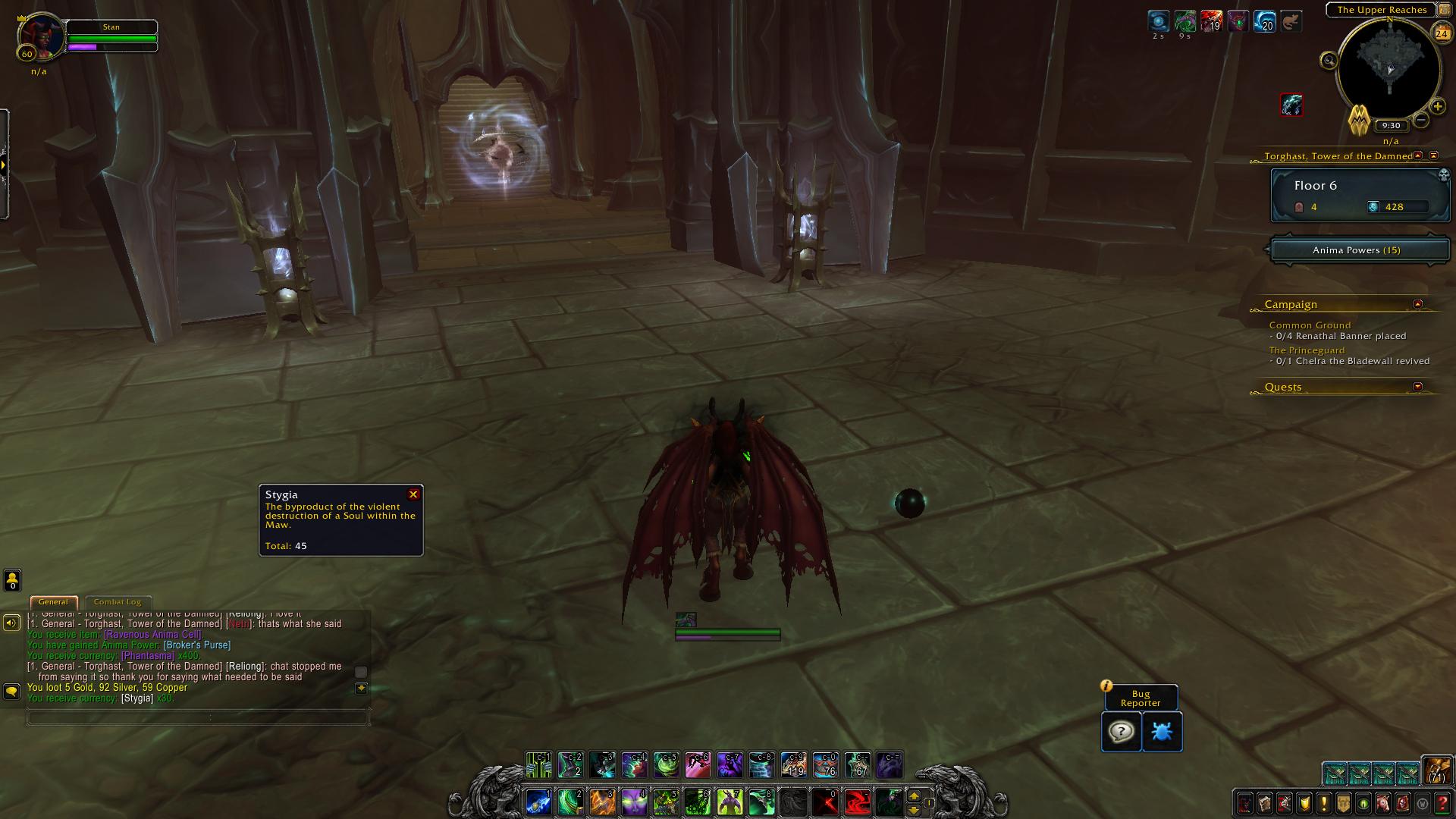Switch to the Combat Log chat tab
The width and height of the screenshot is (1456, 819).
pos(118,602)
